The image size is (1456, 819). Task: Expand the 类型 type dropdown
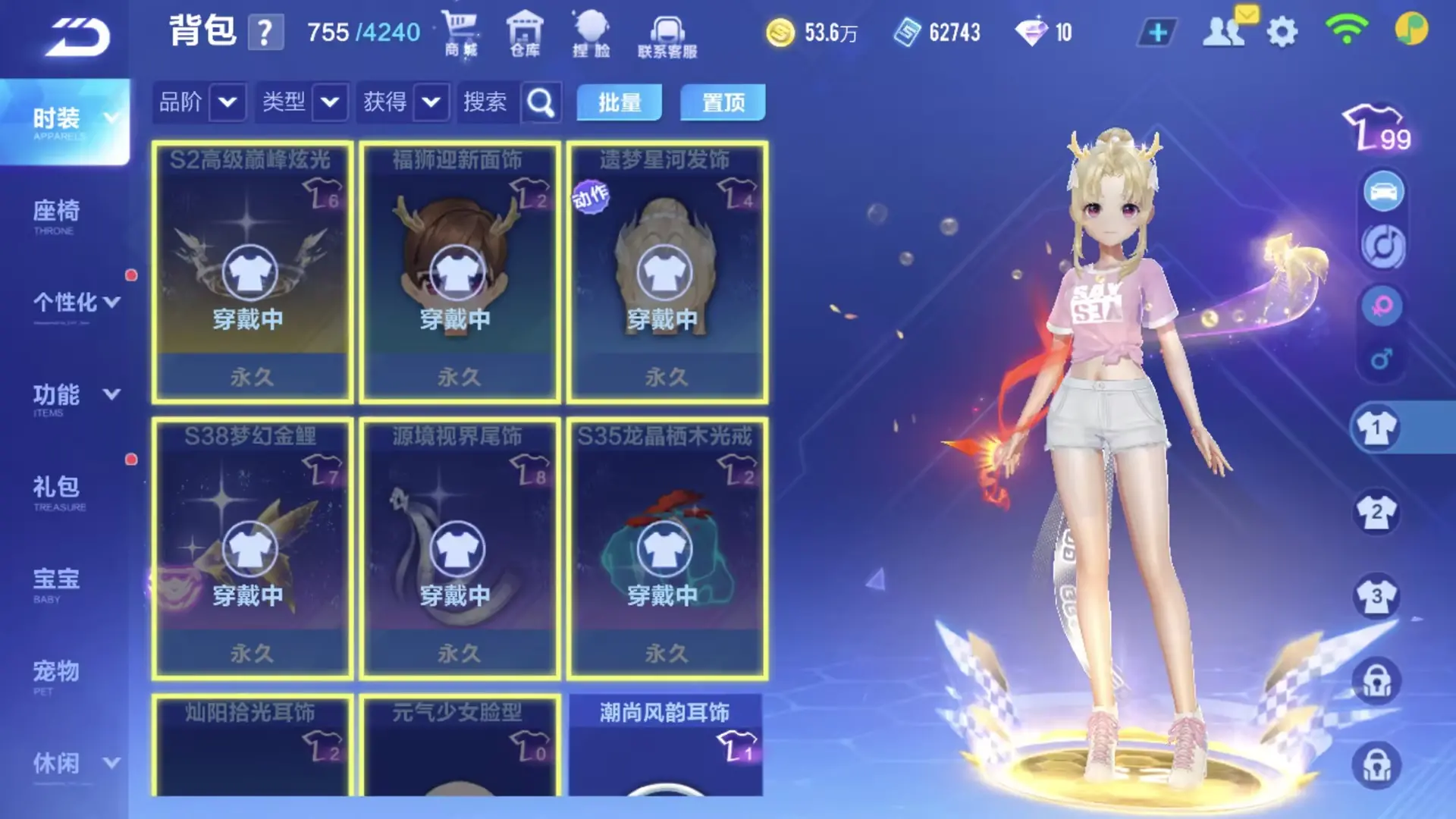pyautogui.click(x=330, y=102)
